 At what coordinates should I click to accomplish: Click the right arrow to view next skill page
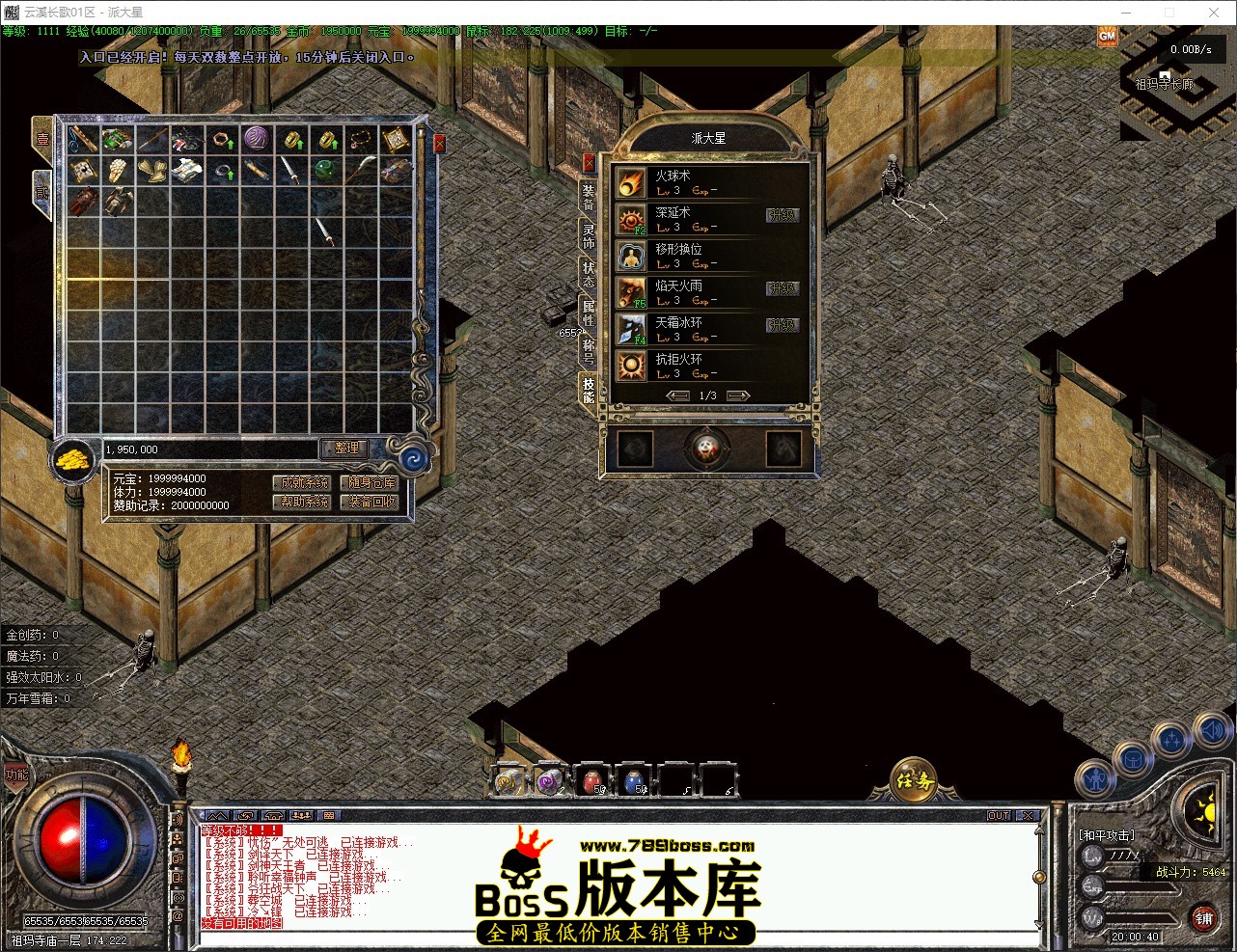click(738, 394)
